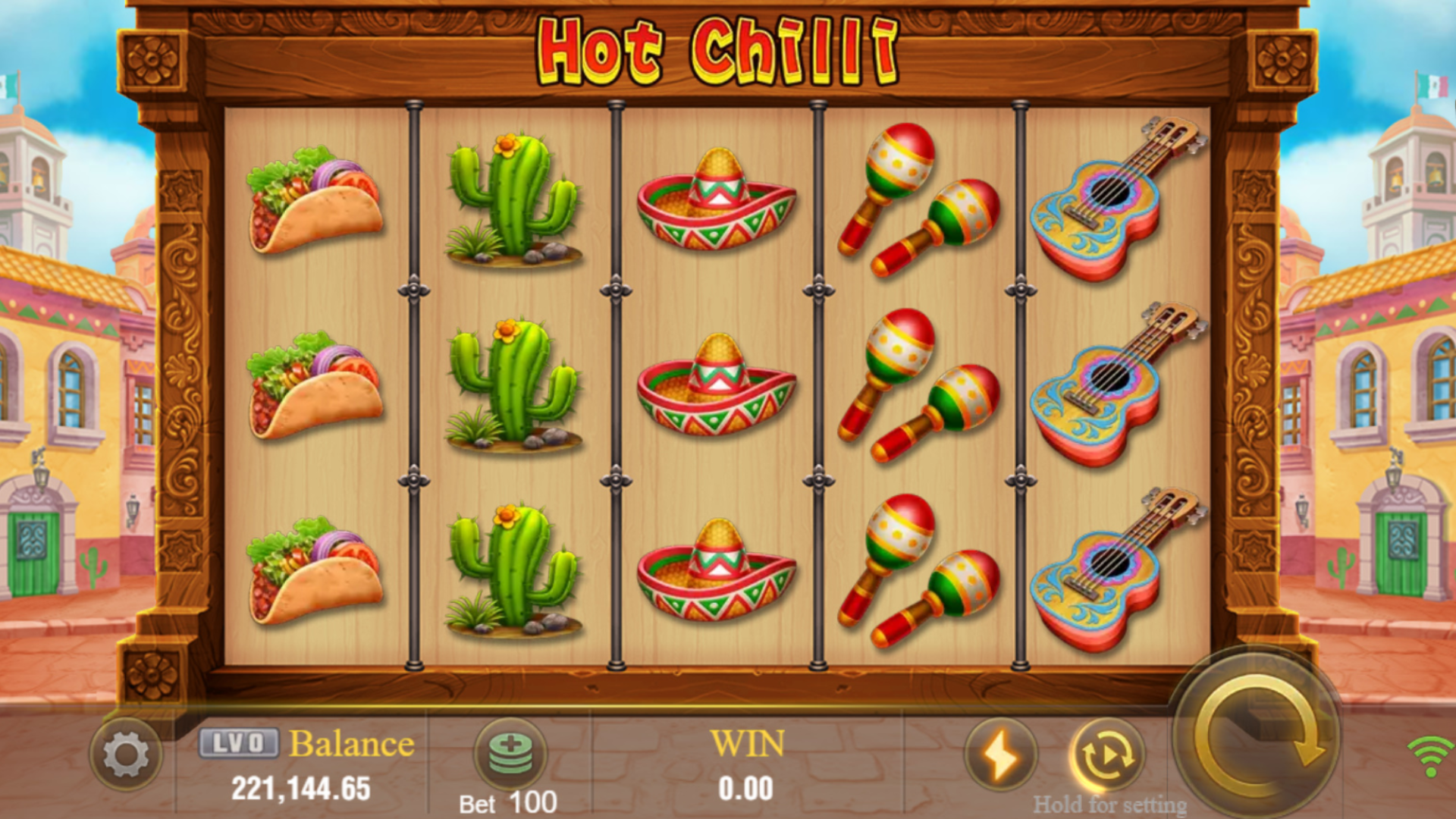Screen dimensions: 1456x819
Task: Click the WIN 0.00 display
Action: [745, 766]
